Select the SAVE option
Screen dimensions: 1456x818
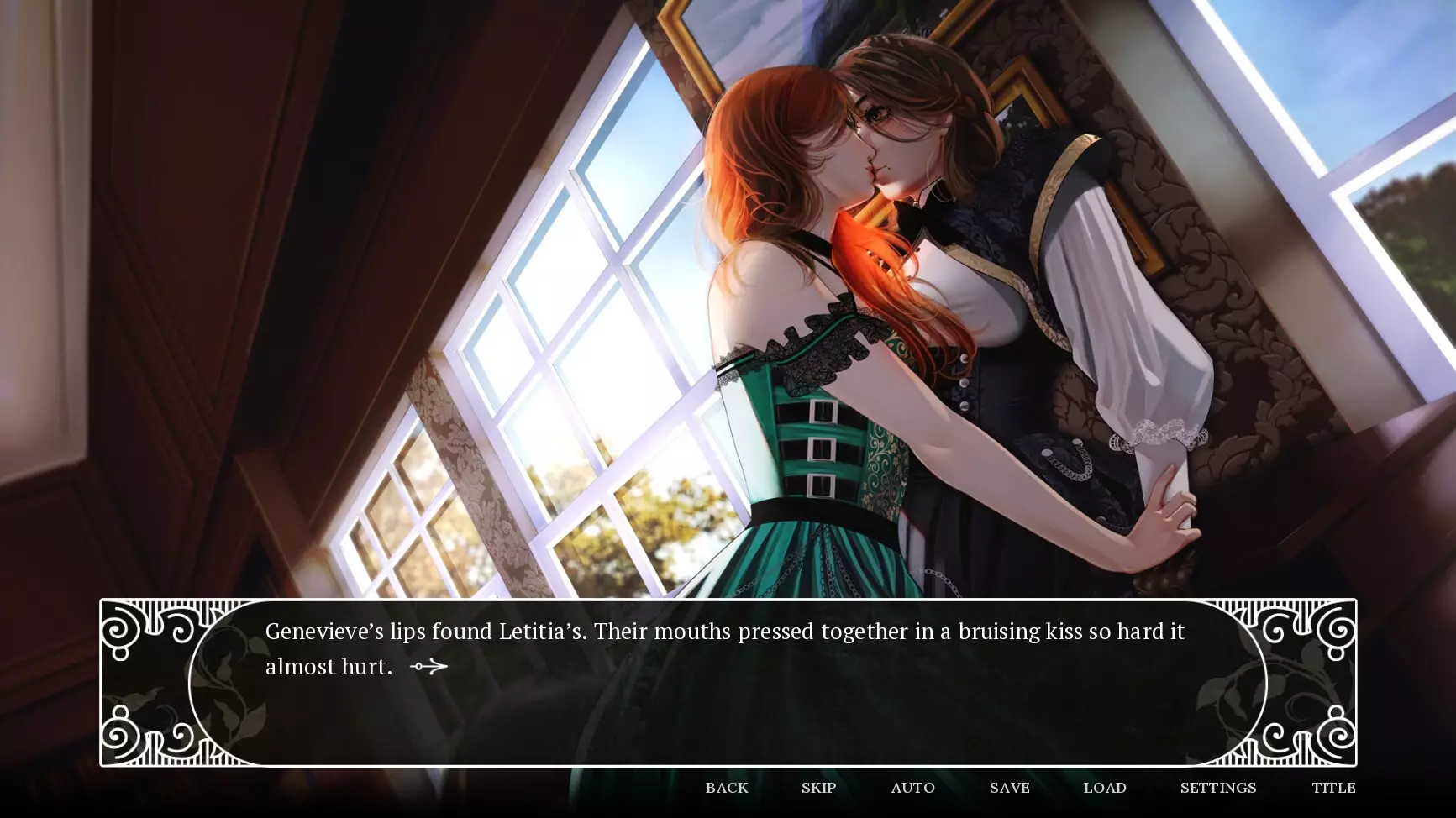pyautogui.click(x=1008, y=788)
